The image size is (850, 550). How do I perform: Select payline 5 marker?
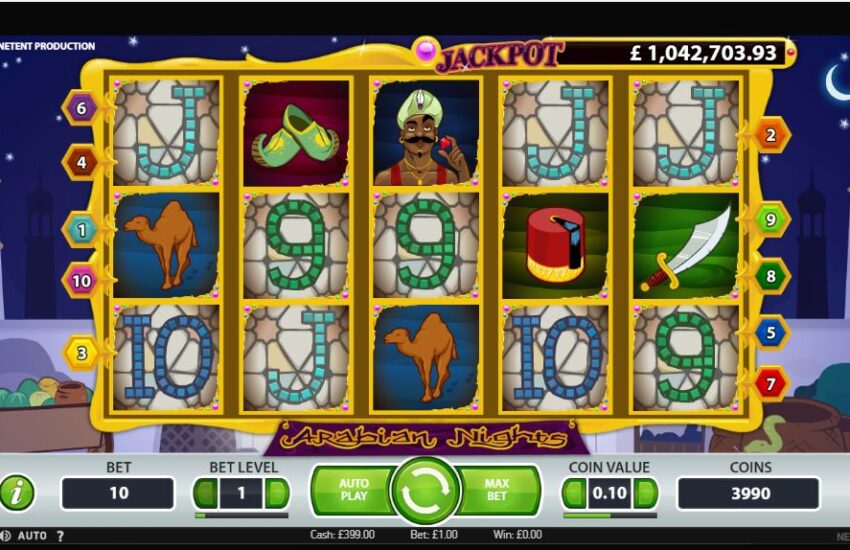pyautogui.click(x=771, y=331)
